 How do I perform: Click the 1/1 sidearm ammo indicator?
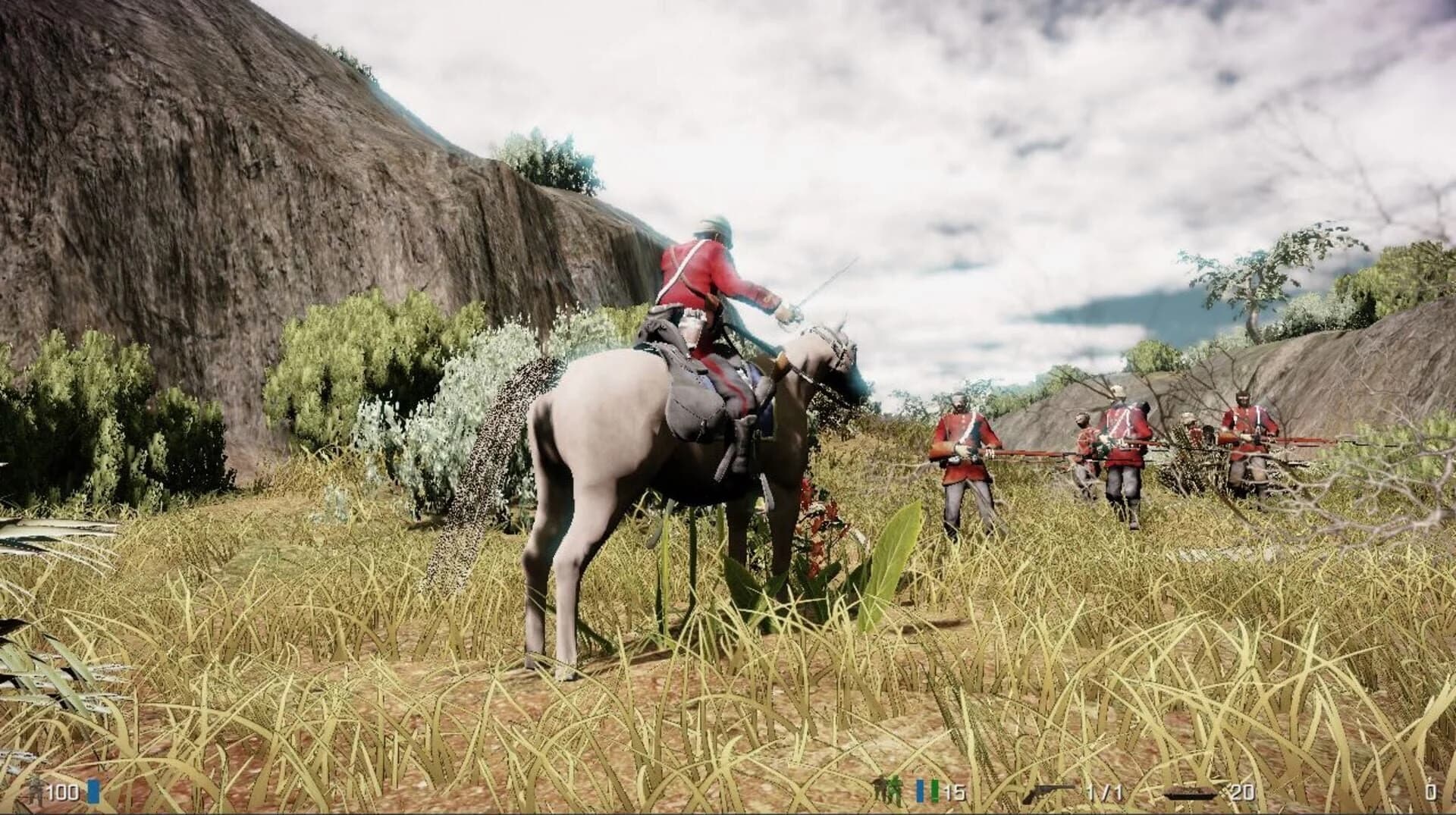tap(1105, 792)
